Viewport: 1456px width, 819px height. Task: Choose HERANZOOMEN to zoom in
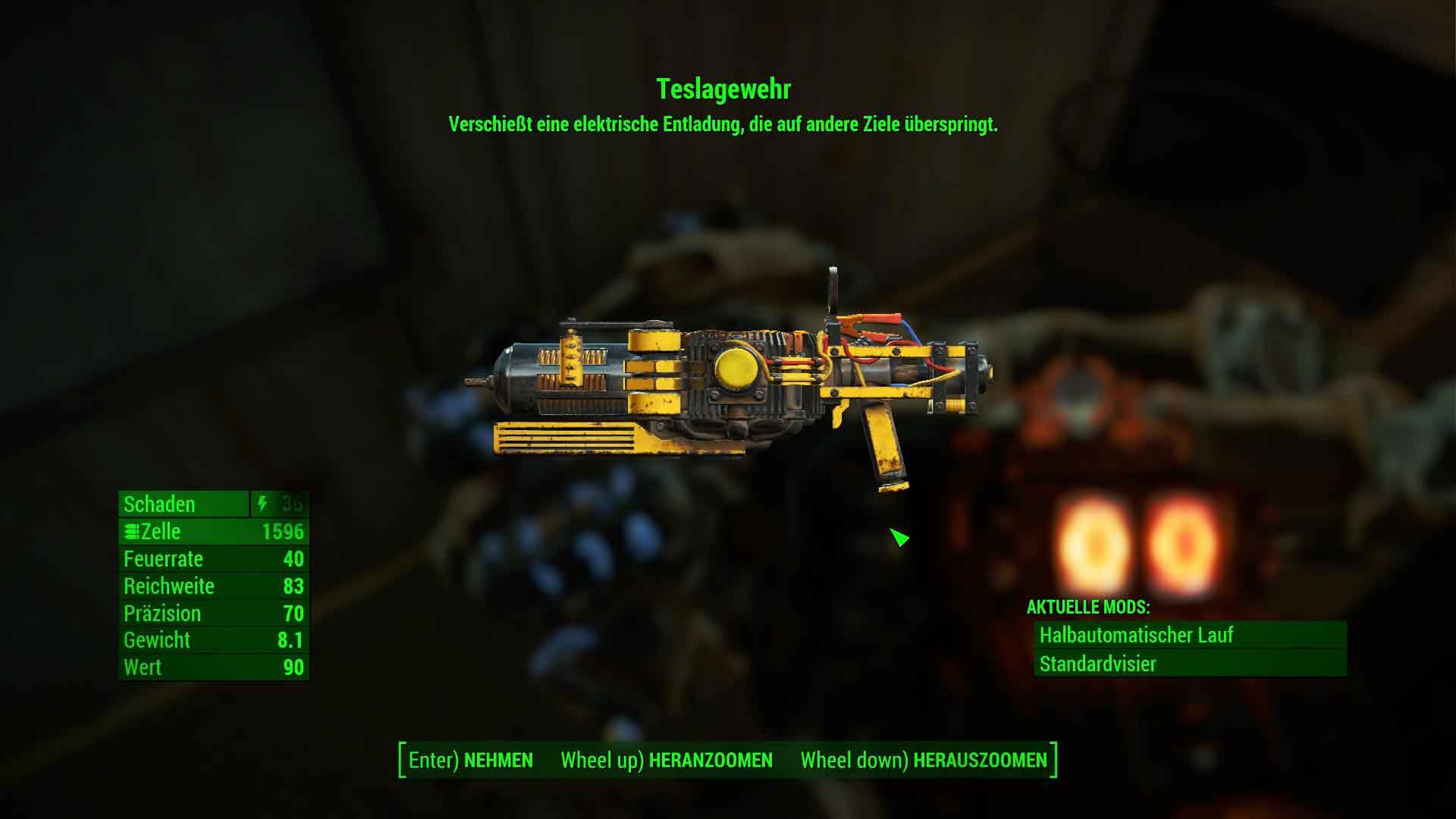667,760
